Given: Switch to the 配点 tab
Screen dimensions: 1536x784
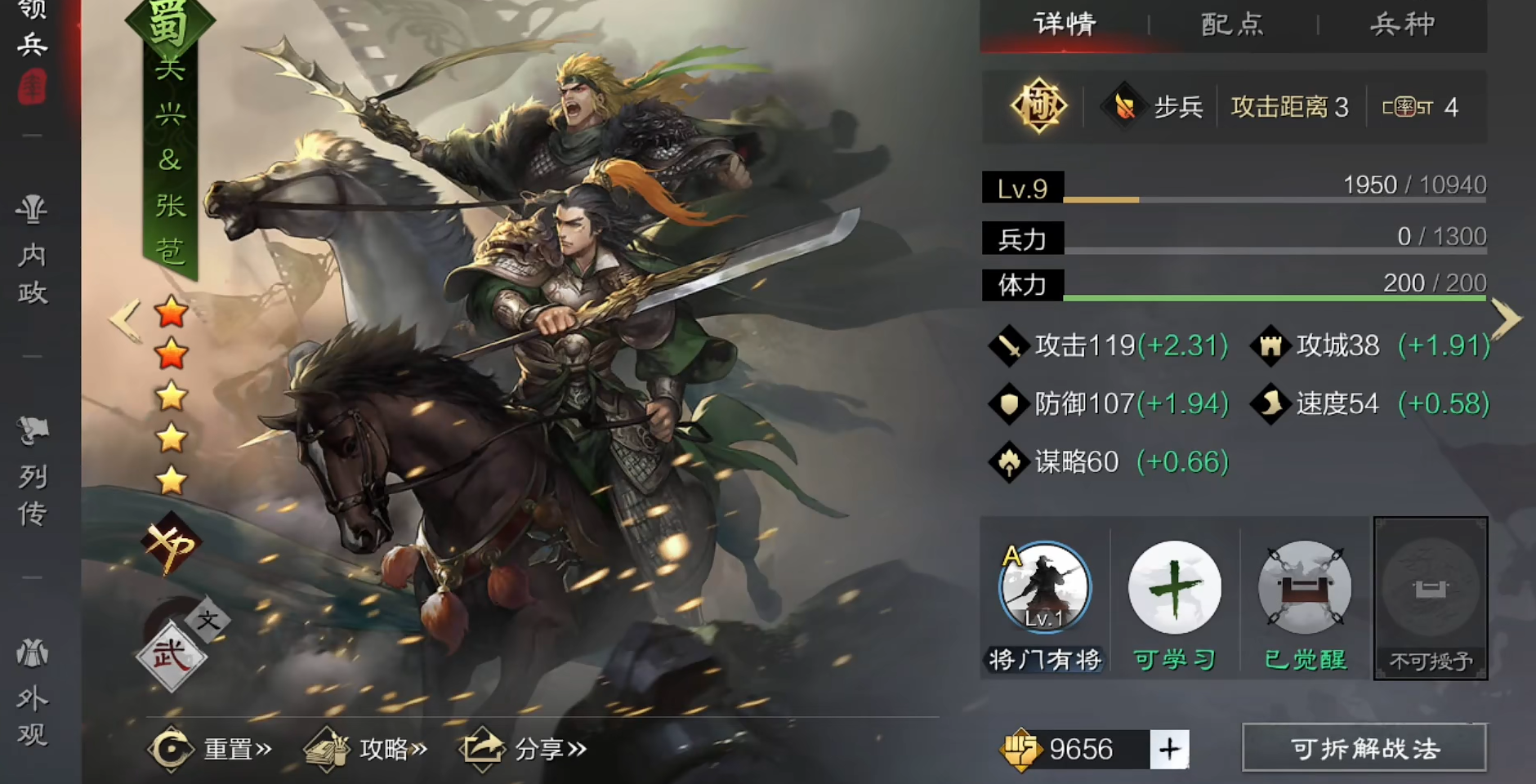Looking at the screenshot, I should [x=1232, y=24].
